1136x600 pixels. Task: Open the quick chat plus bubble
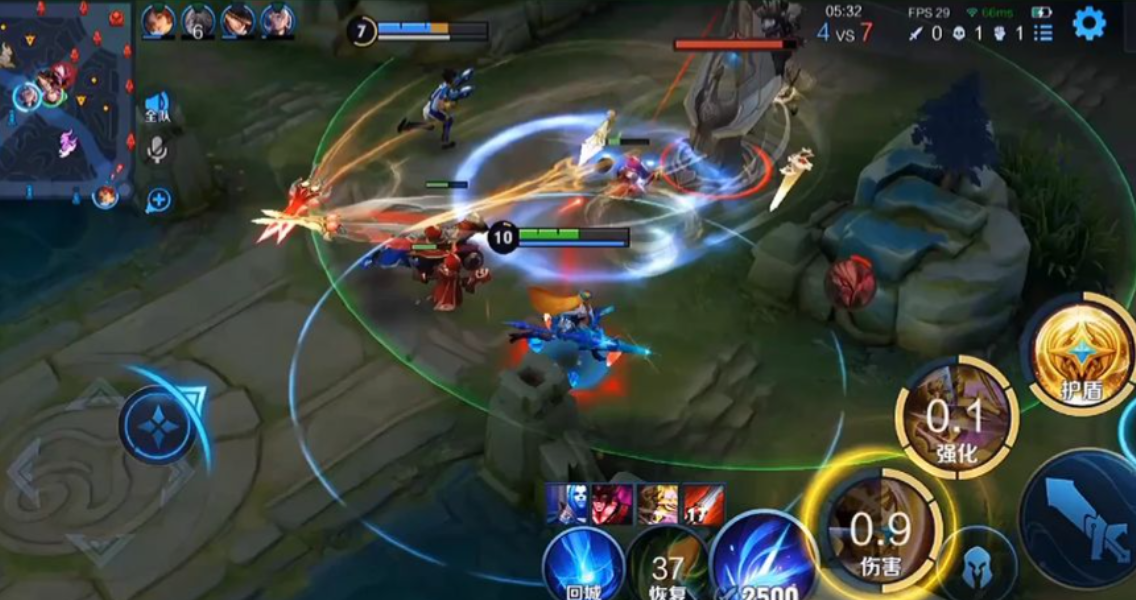click(x=157, y=200)
